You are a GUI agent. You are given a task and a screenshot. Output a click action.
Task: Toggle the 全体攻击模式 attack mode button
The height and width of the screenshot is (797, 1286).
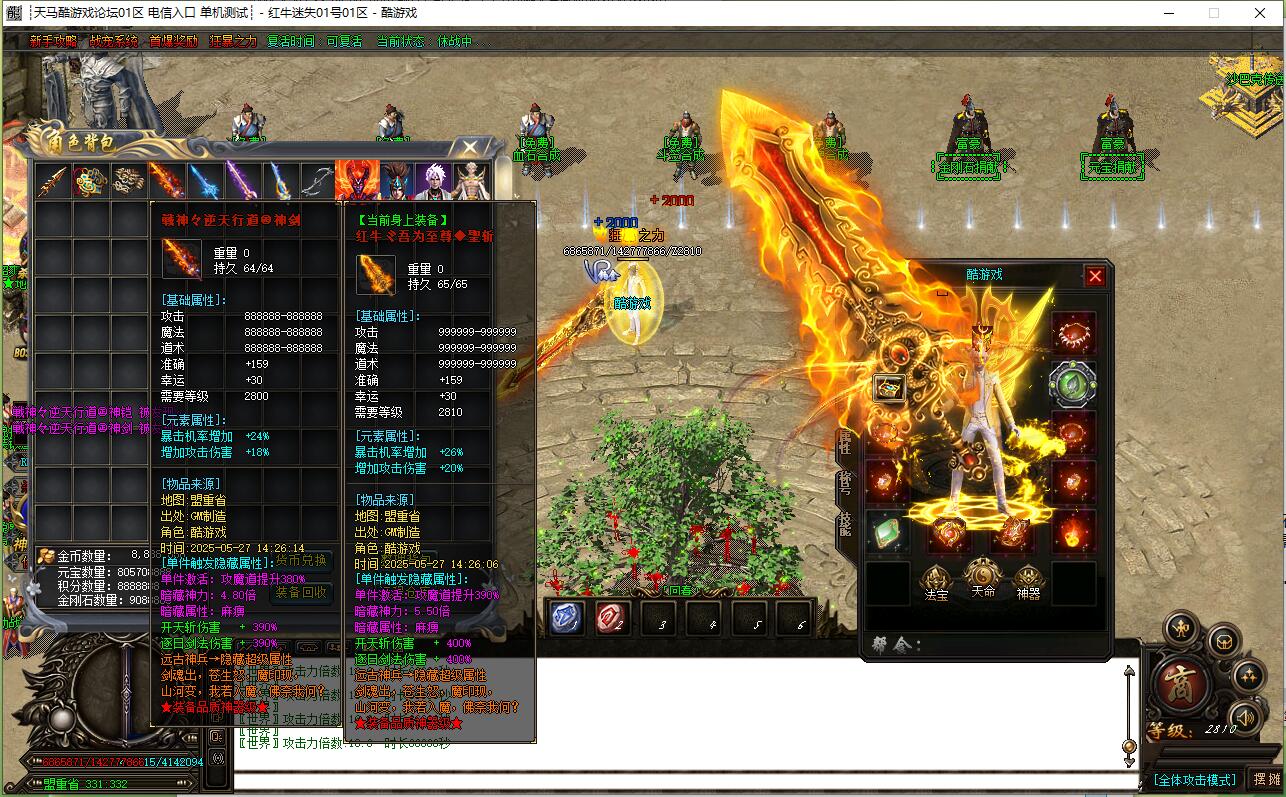[x=1195, y=779]
